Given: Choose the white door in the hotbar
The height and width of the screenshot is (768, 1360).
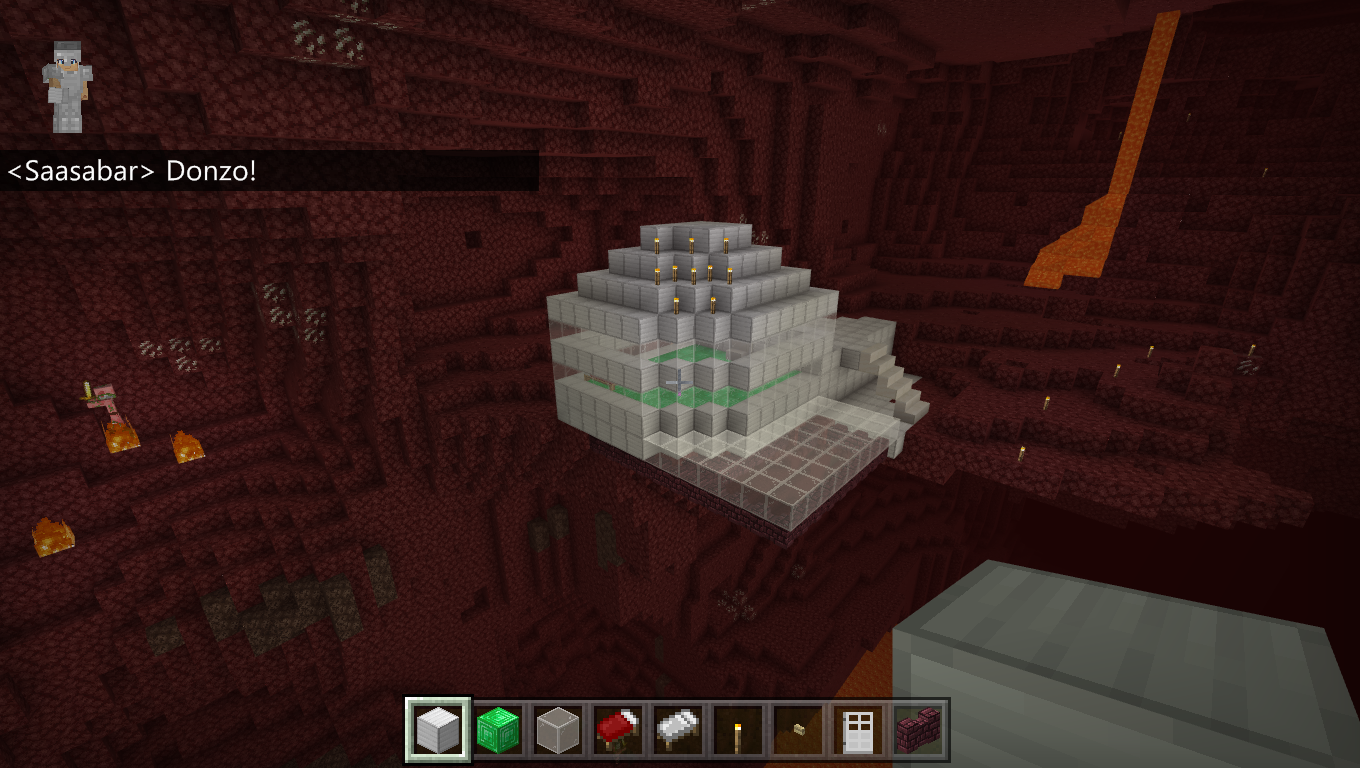Looking at the screenshot, I should tap(858, 730).
